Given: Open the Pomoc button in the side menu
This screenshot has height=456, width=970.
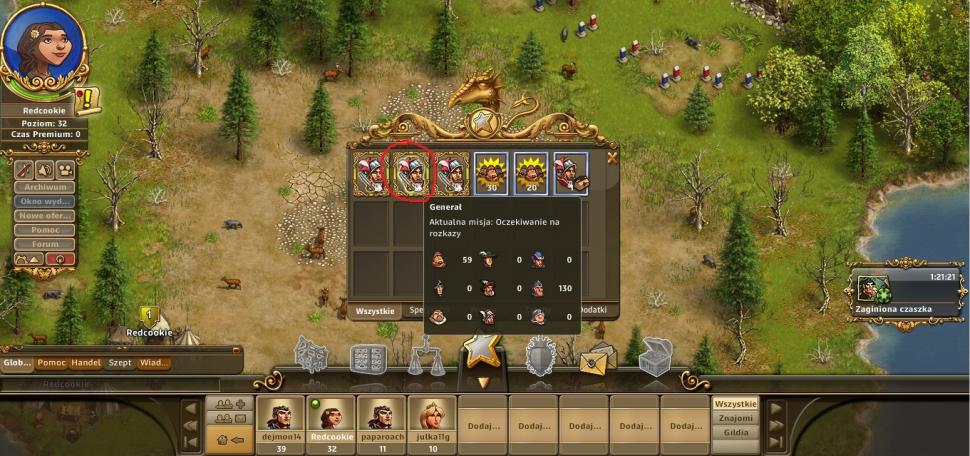Looking at the screenshot, I should pos(46,230).
